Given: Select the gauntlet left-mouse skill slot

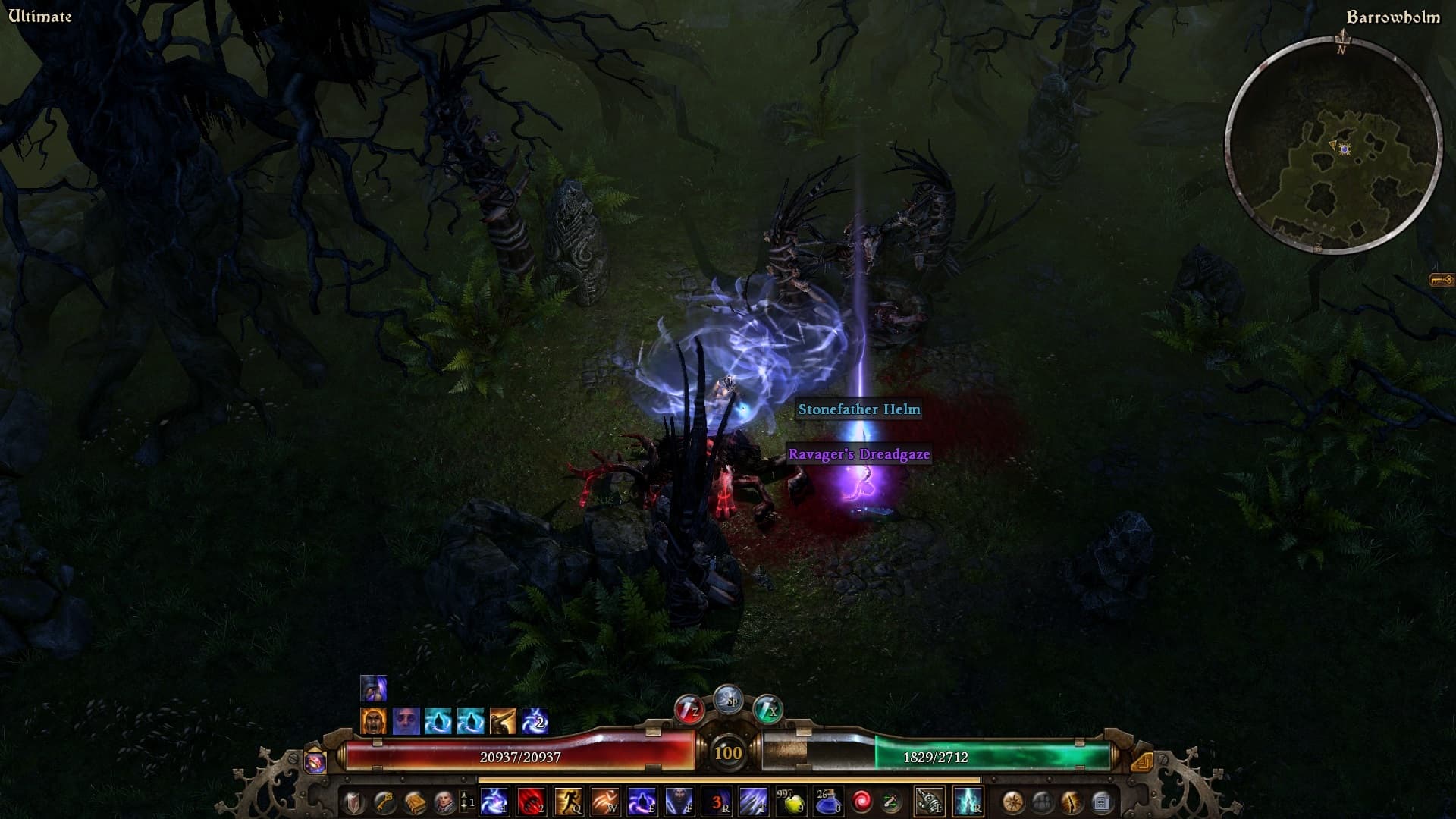Looking at the screenshot, I should click(929, 801).
